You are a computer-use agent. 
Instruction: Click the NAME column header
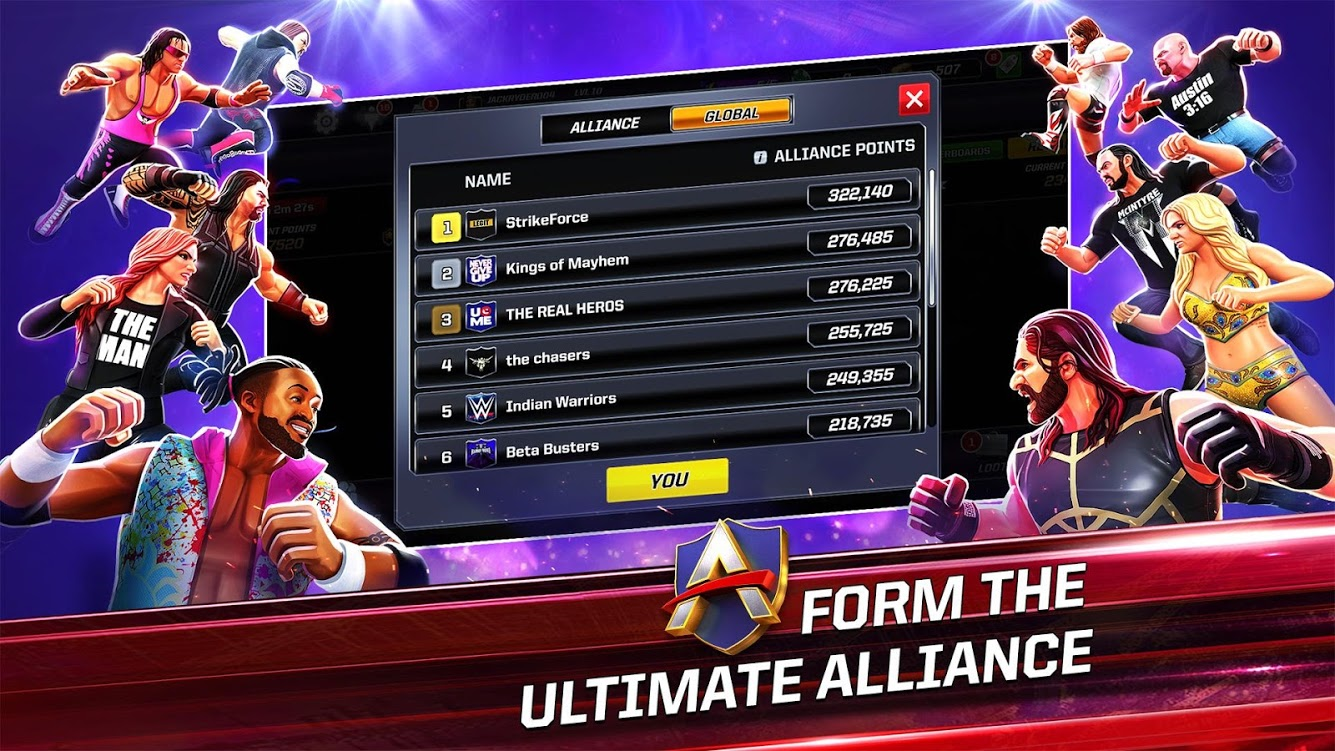487,180
